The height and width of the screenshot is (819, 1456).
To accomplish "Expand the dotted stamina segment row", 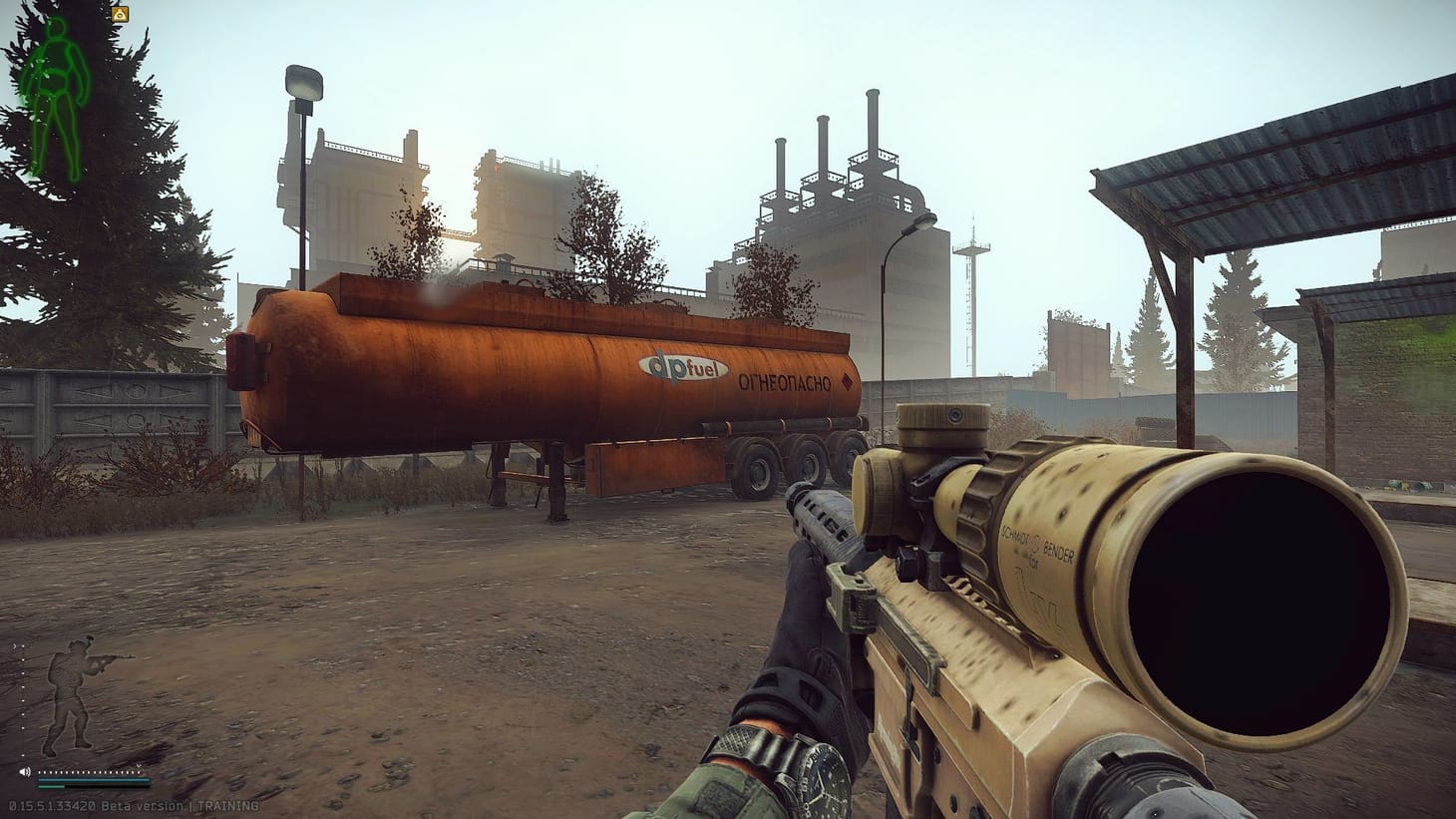I will (90, 772).
